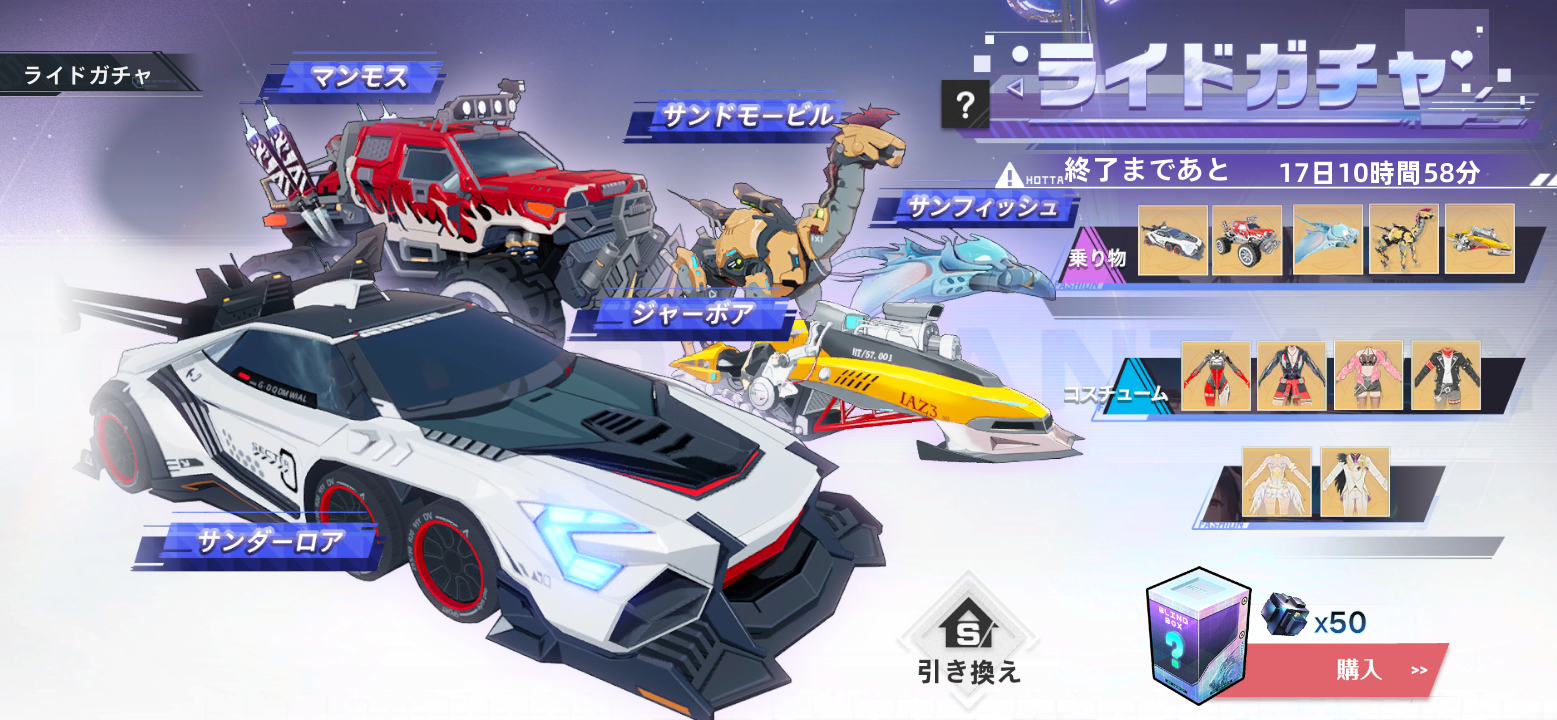The image size is (1557, 720).
Task: Click the マンモス vehicle name label
Action: click(x=355, y=77)
